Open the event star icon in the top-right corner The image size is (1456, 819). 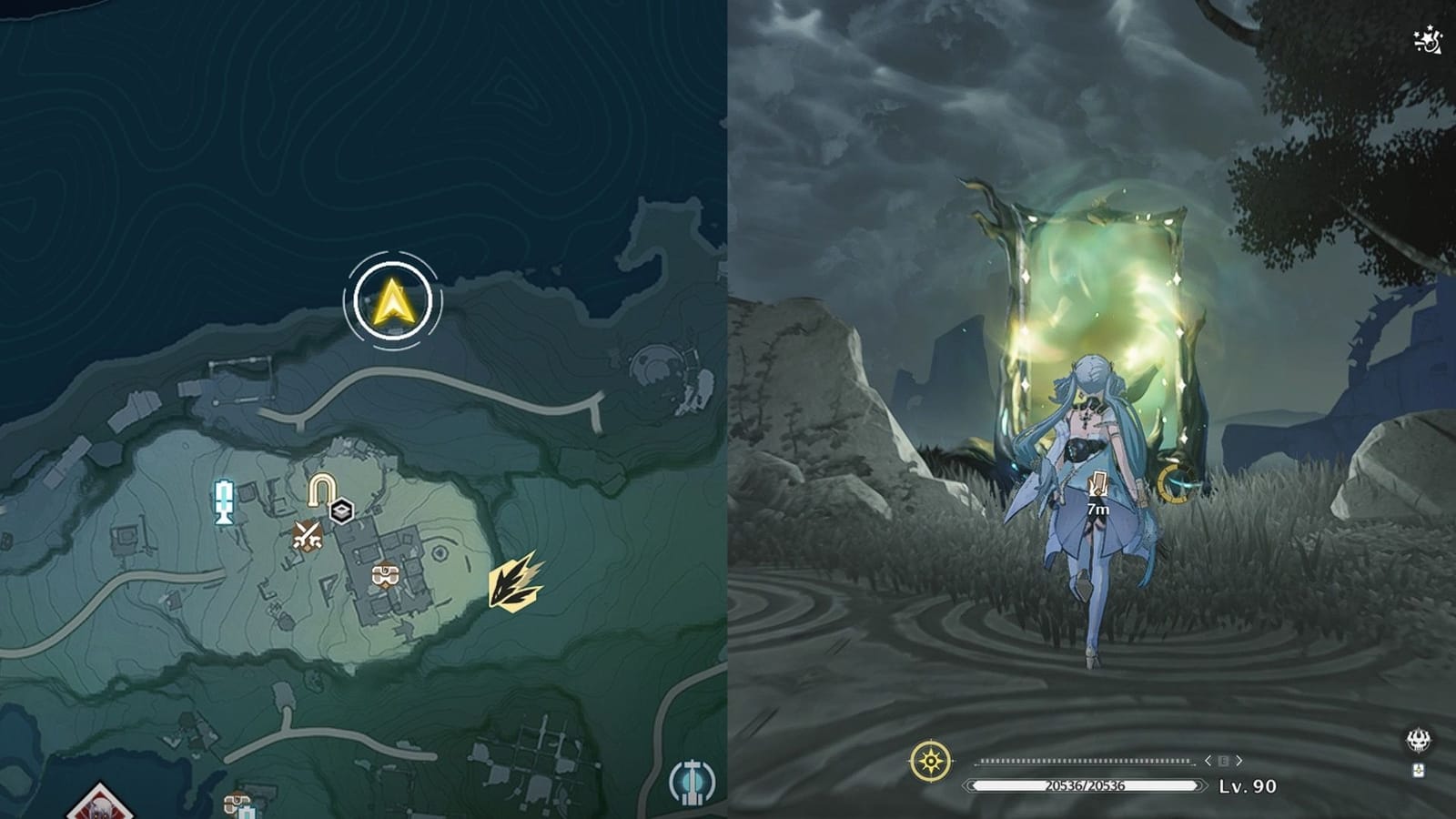1427,38
